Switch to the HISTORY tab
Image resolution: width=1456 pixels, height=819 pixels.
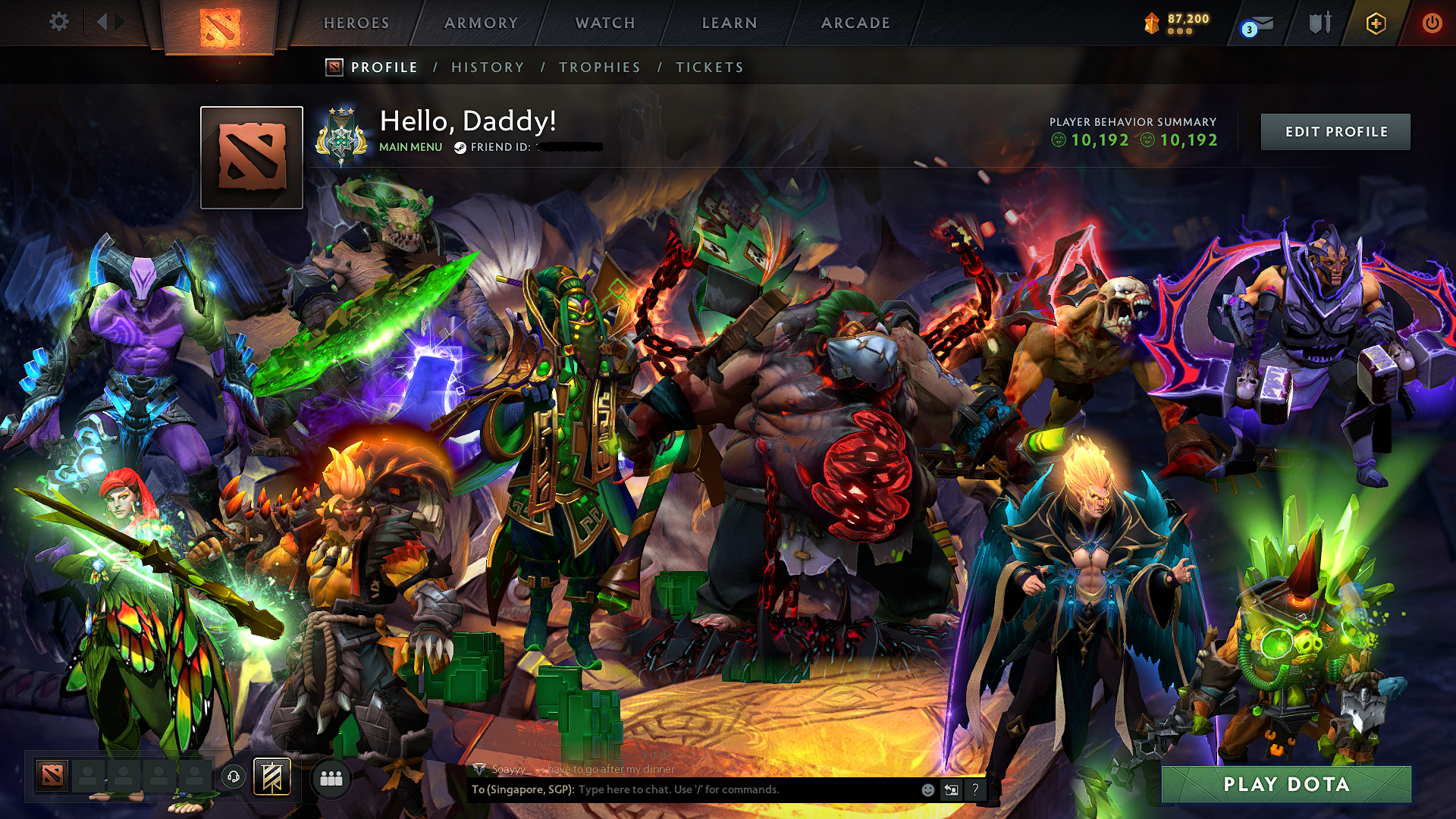[x=487, y=67]
